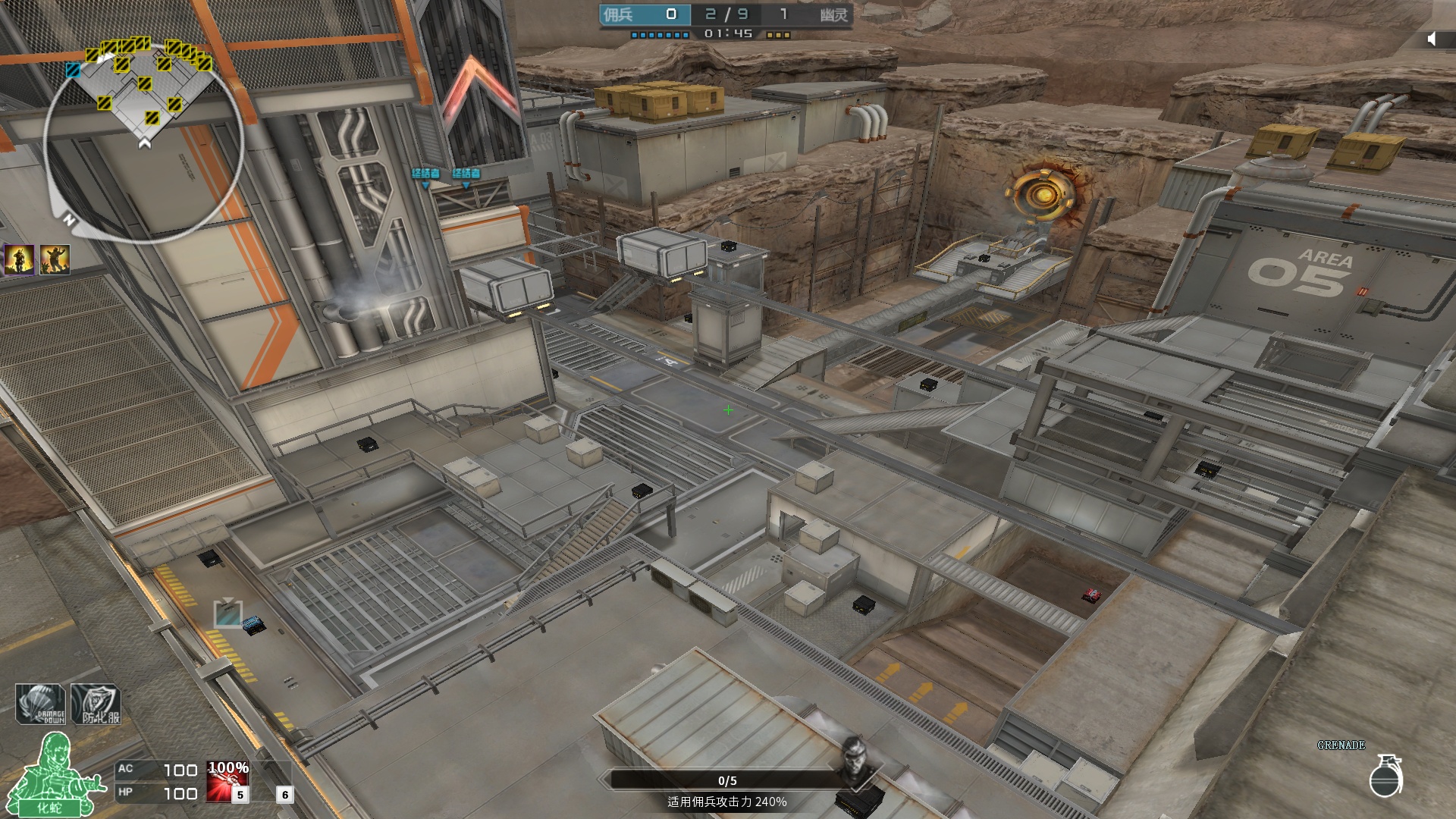Click the green 化蛇 character portrait

pyautogui.click(x=52, y=775)
